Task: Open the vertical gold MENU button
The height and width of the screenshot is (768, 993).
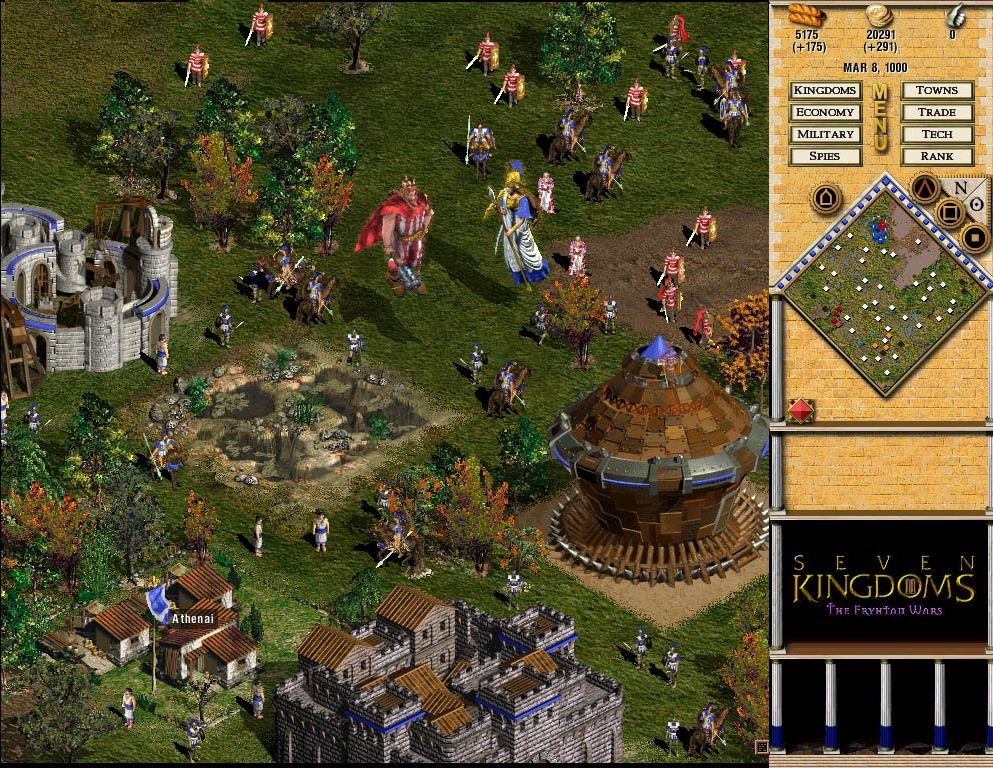Action: [x=881, y=118]
